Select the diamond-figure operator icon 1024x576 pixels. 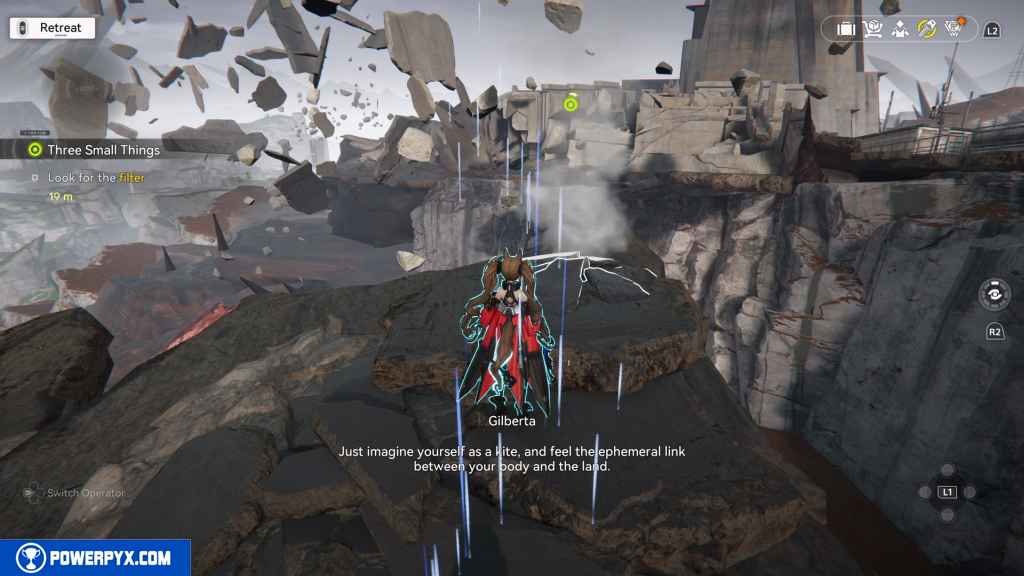(x=899, y=29)
